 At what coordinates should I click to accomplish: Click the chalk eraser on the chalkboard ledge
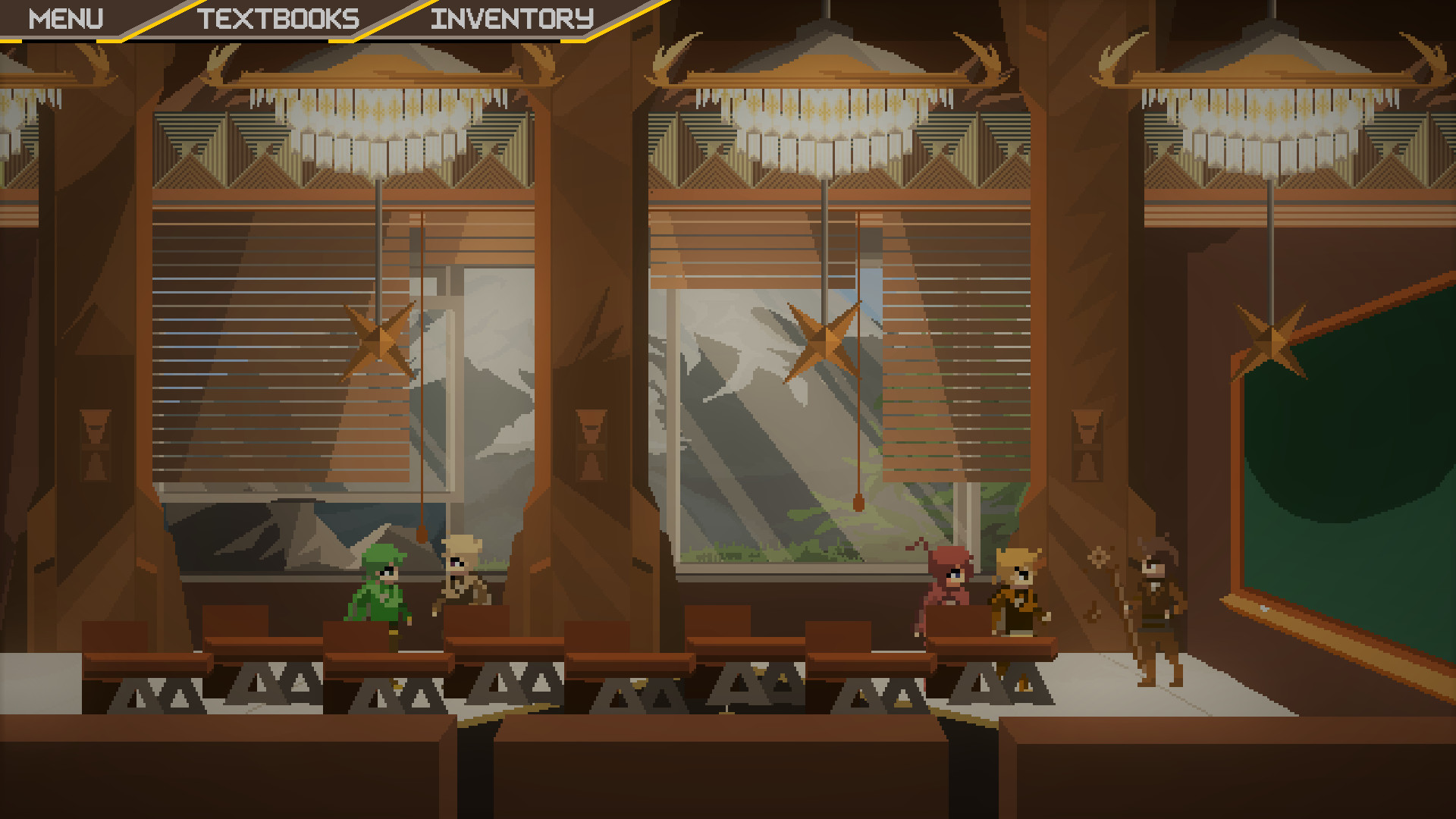tap(1264, 608)
